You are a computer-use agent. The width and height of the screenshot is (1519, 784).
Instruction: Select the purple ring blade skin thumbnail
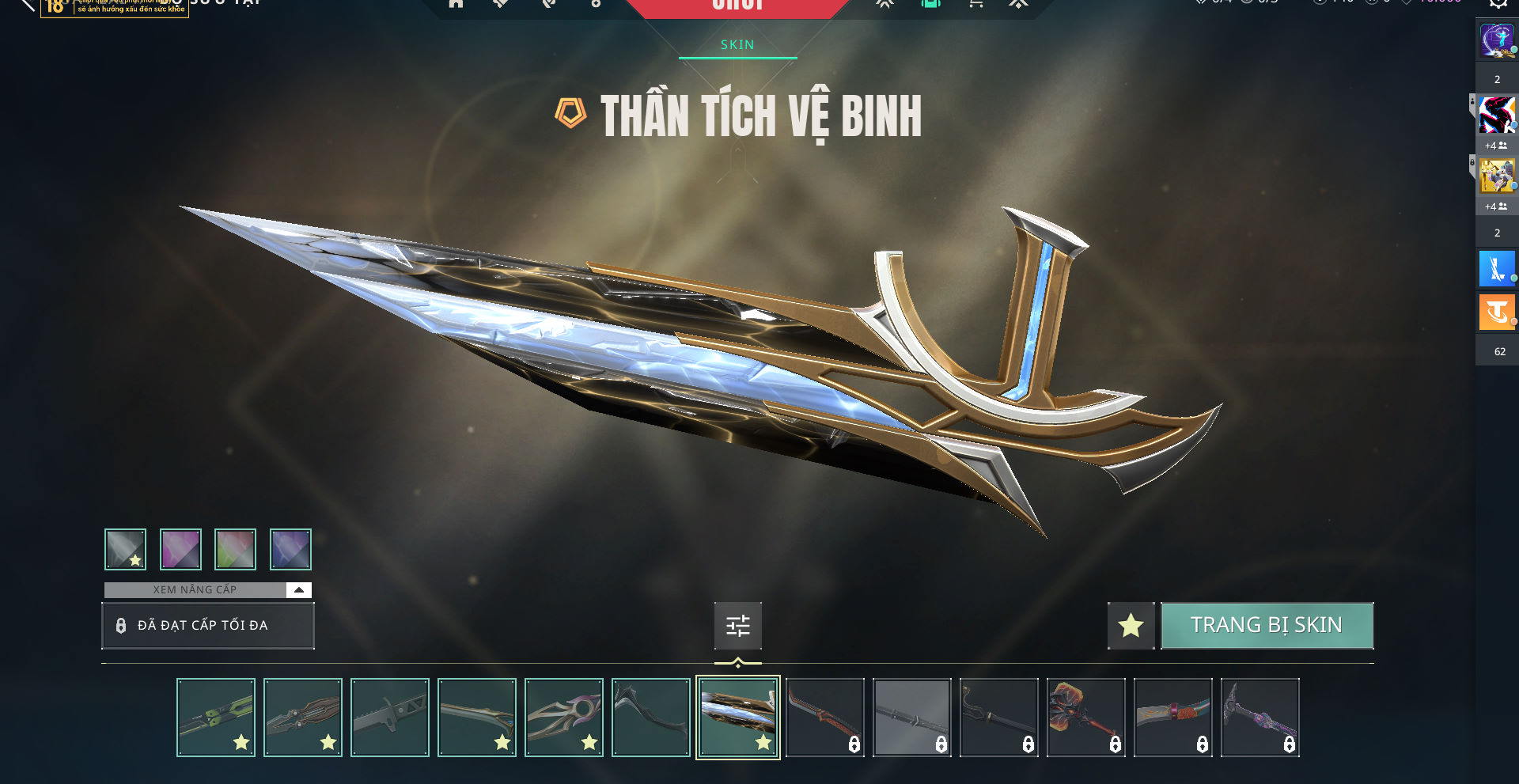(x=564, y=718)
